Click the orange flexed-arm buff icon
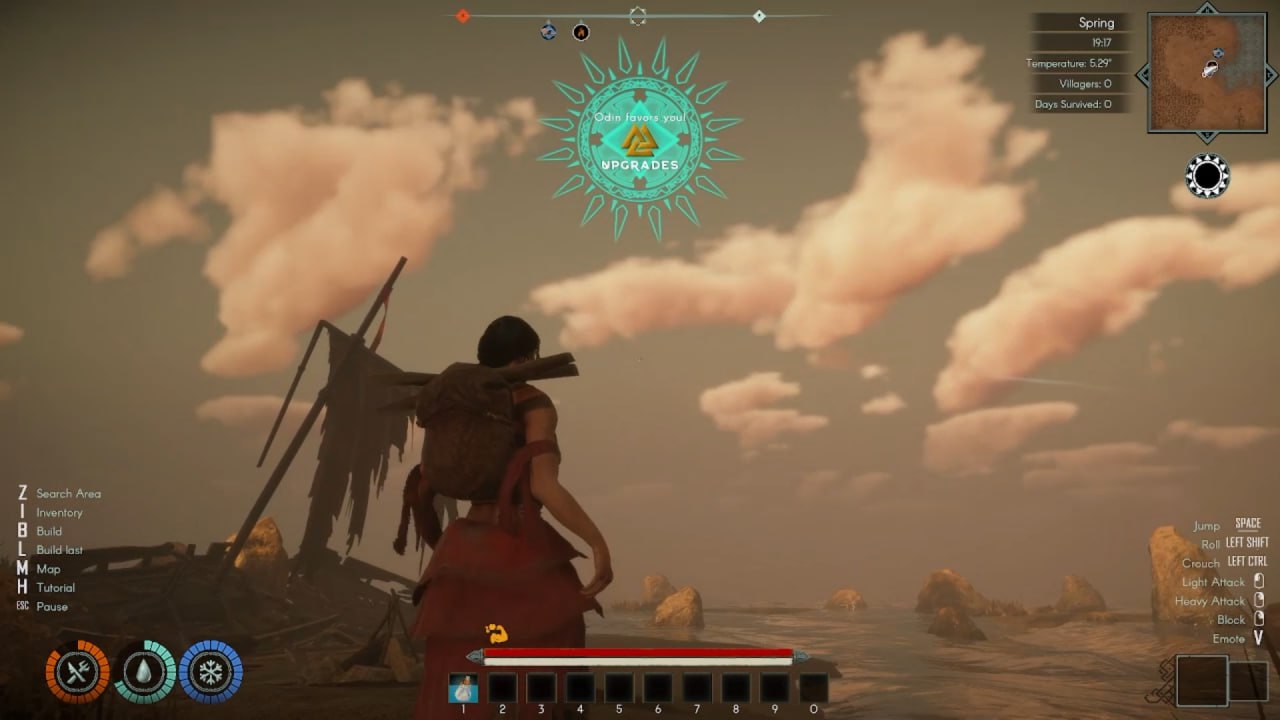This screenshot has height=720, width=1280. coord(496,632)
